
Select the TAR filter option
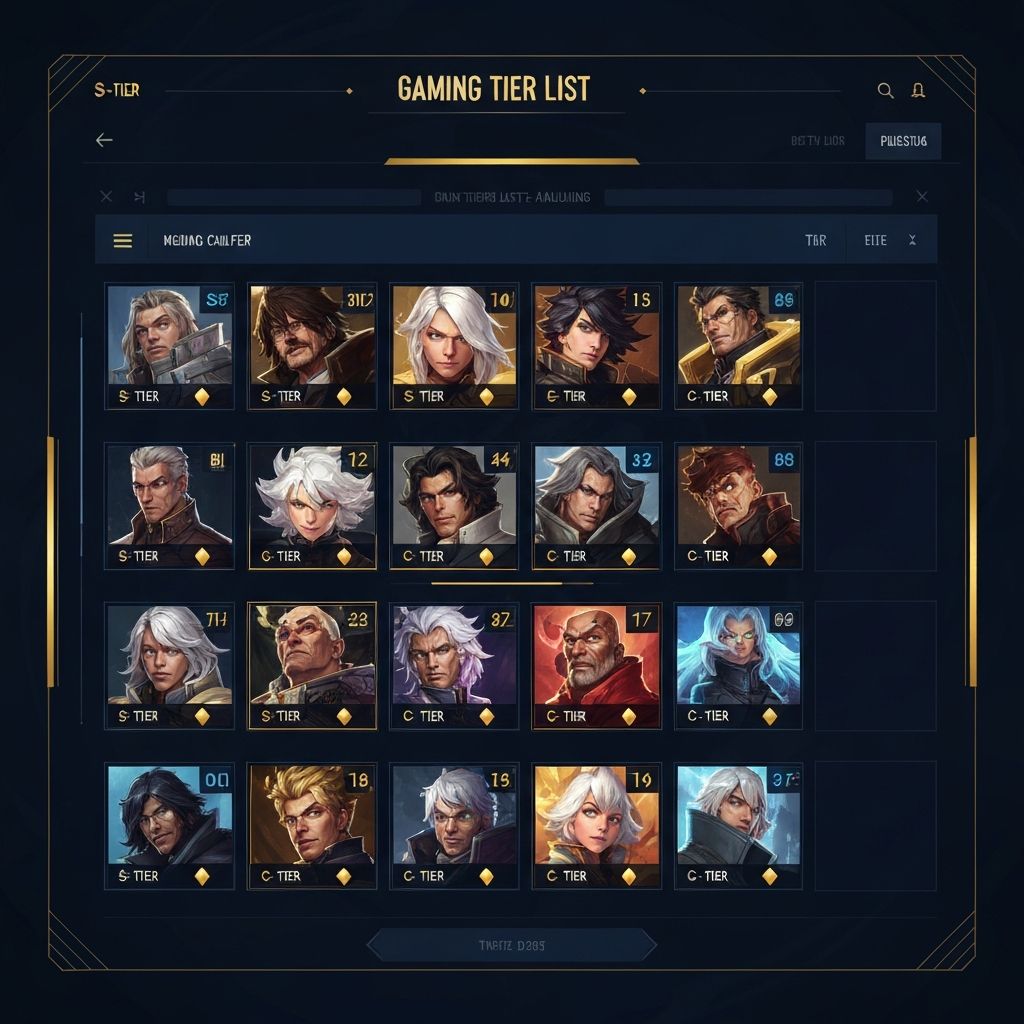(816, 241)
